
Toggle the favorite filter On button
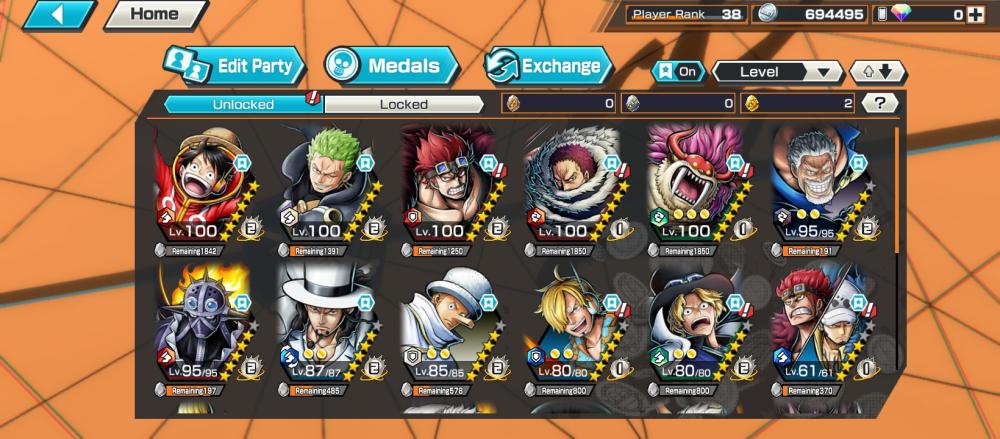tap(678, 72)
